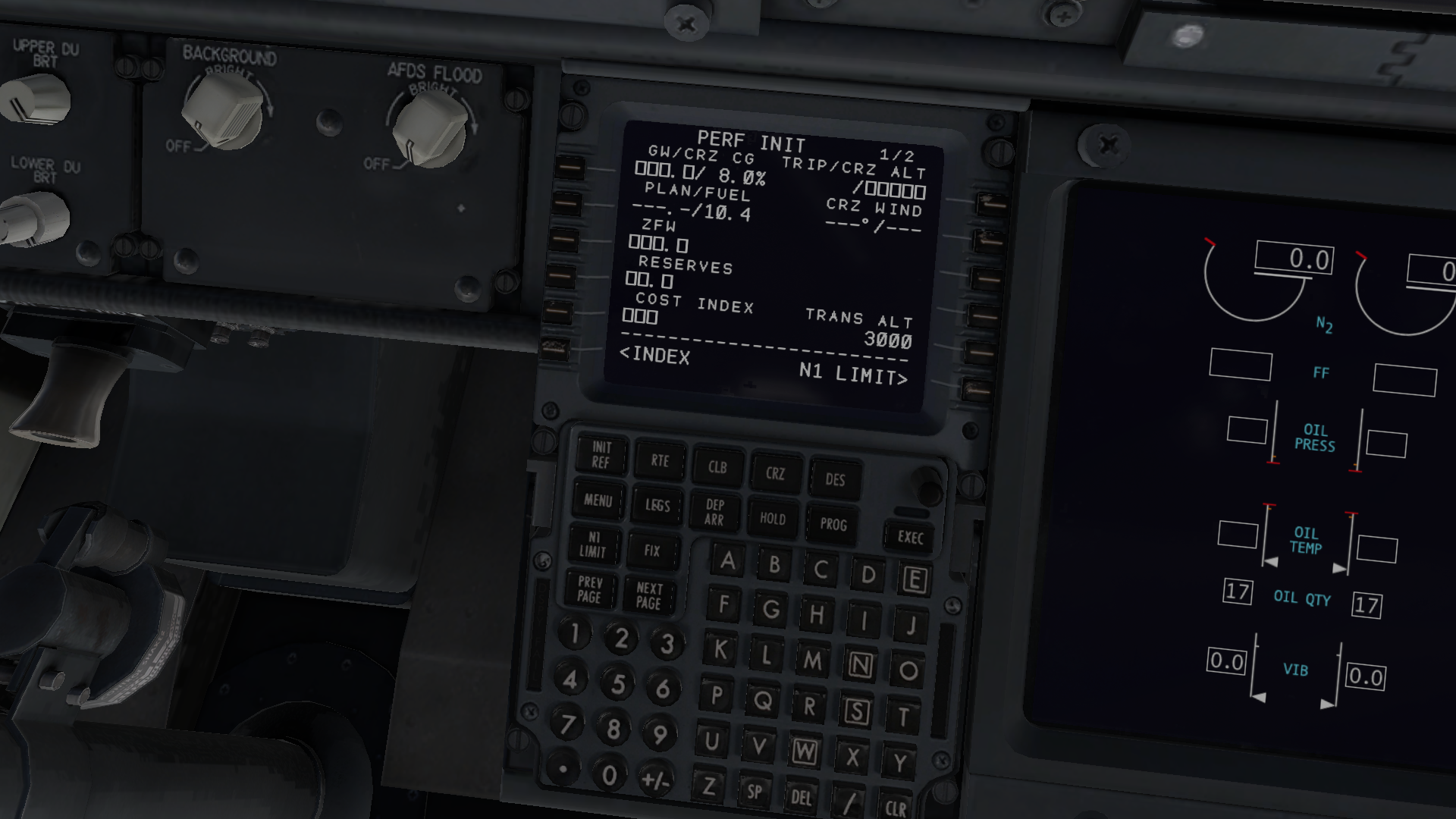Click the DEL delete key

tap(801, 797)
